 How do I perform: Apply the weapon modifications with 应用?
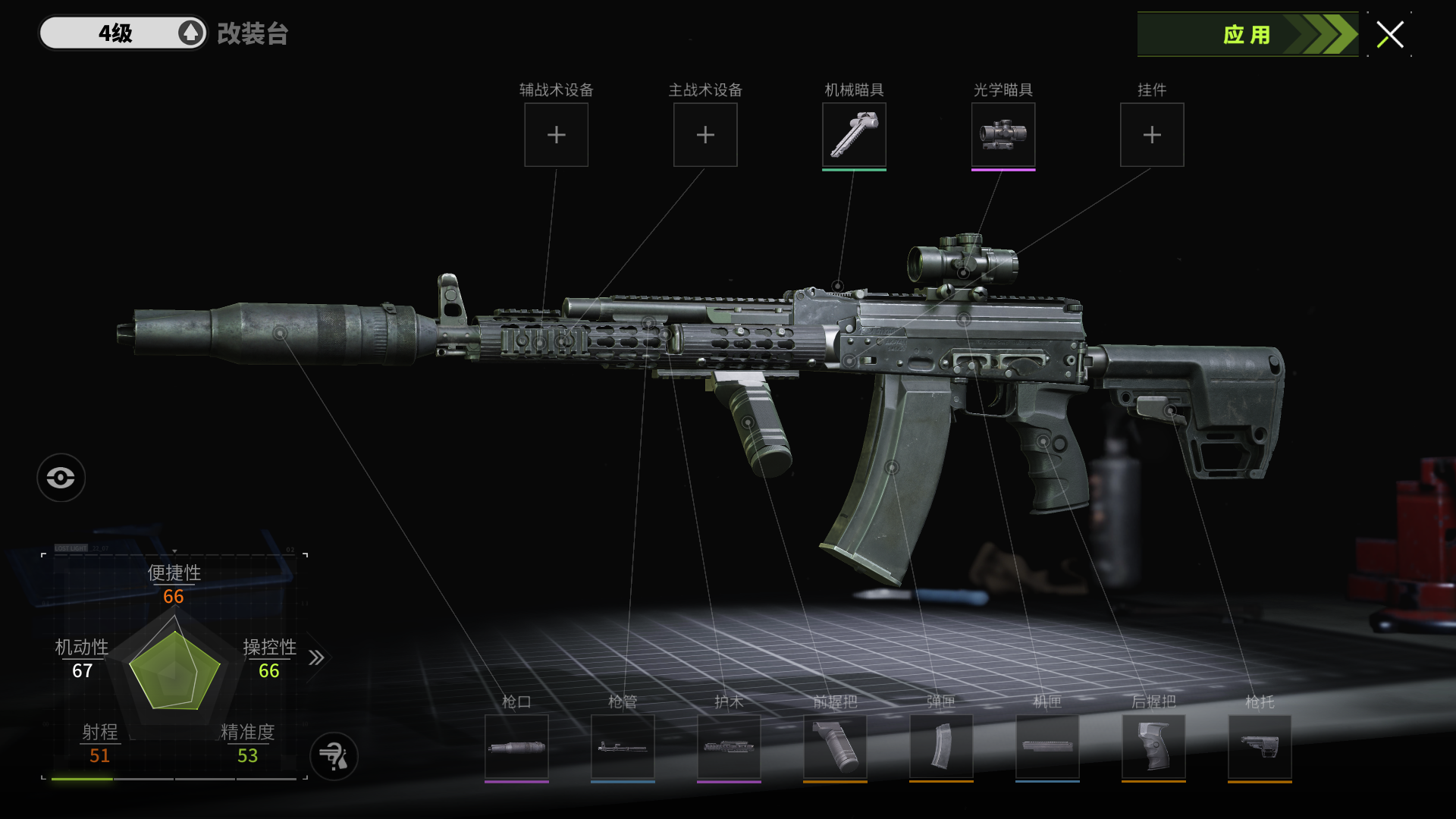[1247, 35]
